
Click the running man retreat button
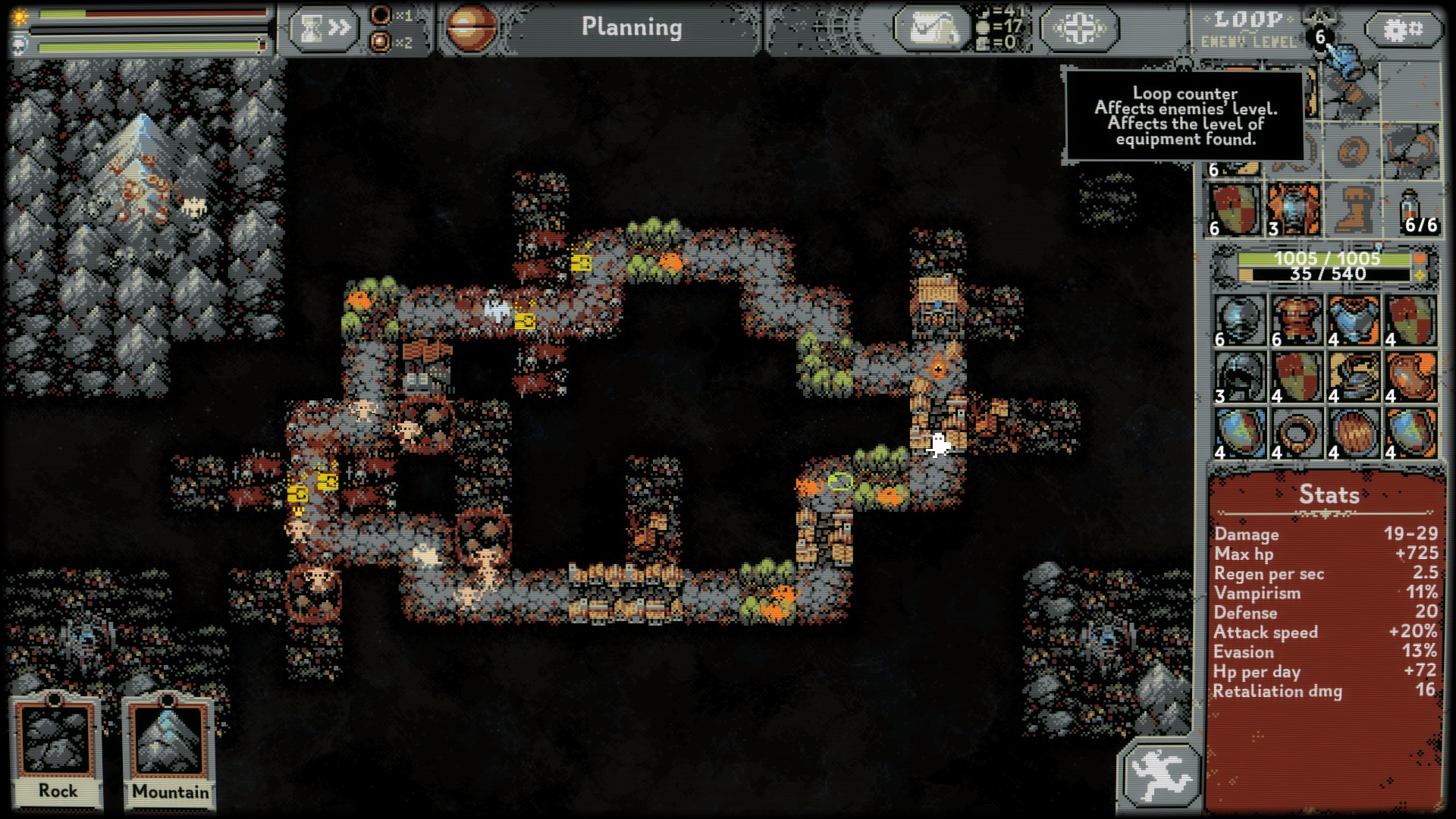coord(1159,776)
